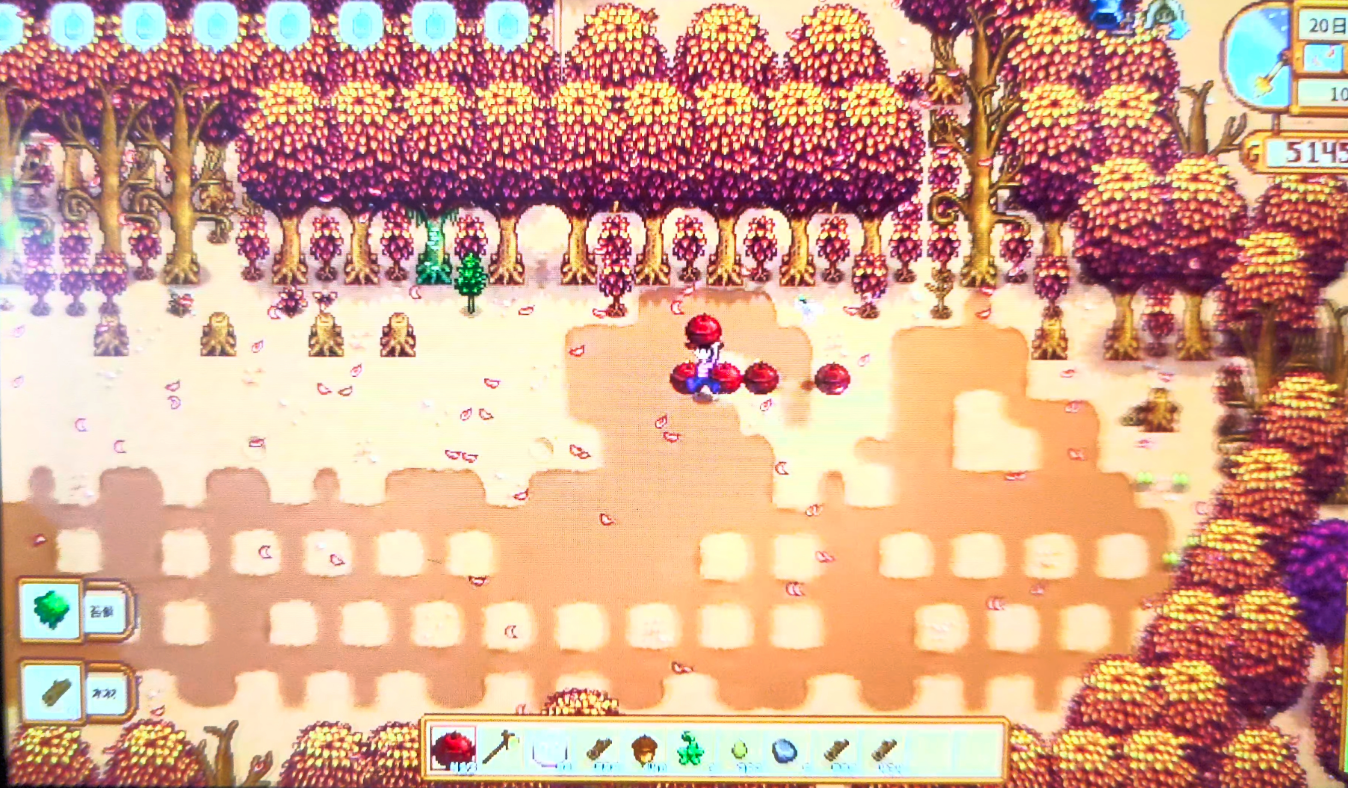Choose the acorn in the hotbar
This screenshot has height=788, width=1348.
point(643,749)
